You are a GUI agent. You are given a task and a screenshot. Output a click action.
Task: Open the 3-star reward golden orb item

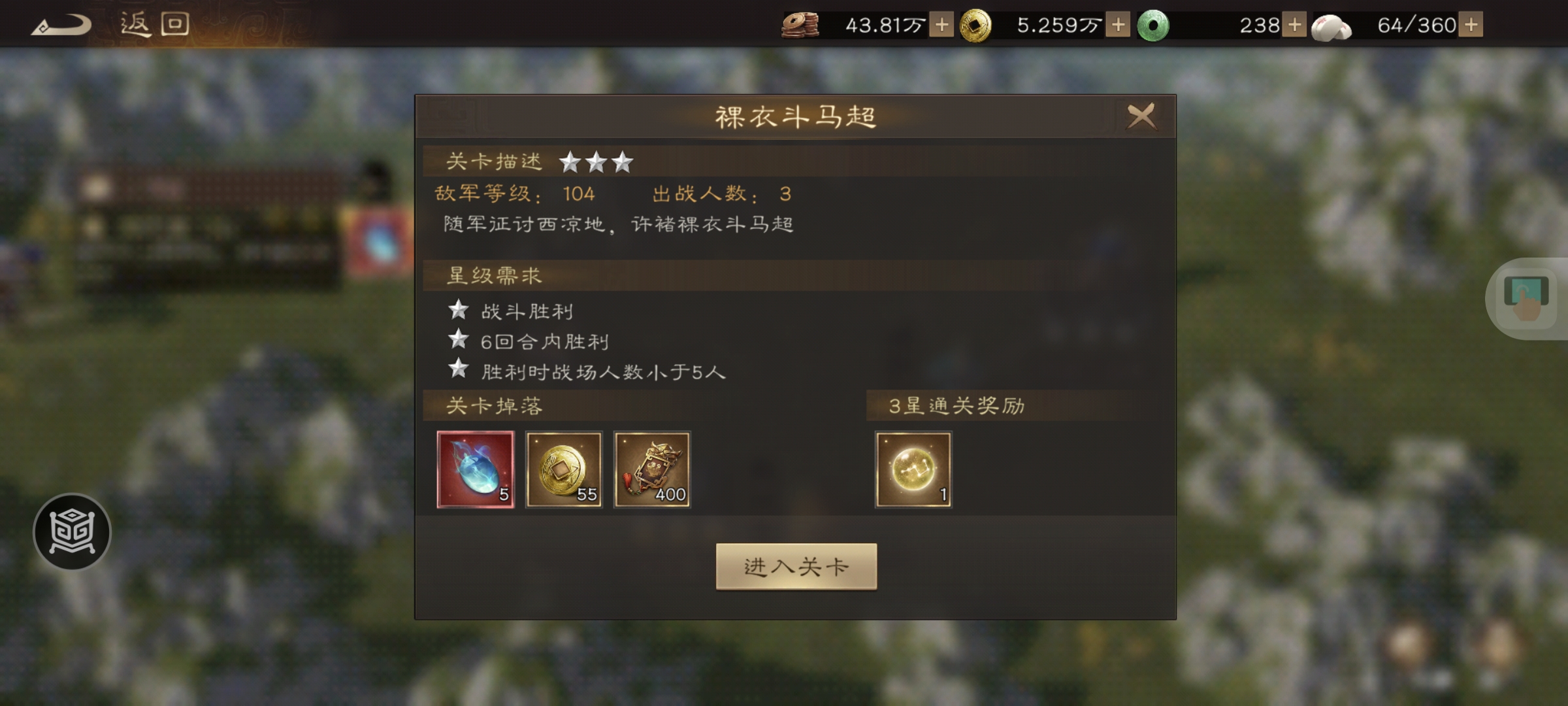pos(913,469)
